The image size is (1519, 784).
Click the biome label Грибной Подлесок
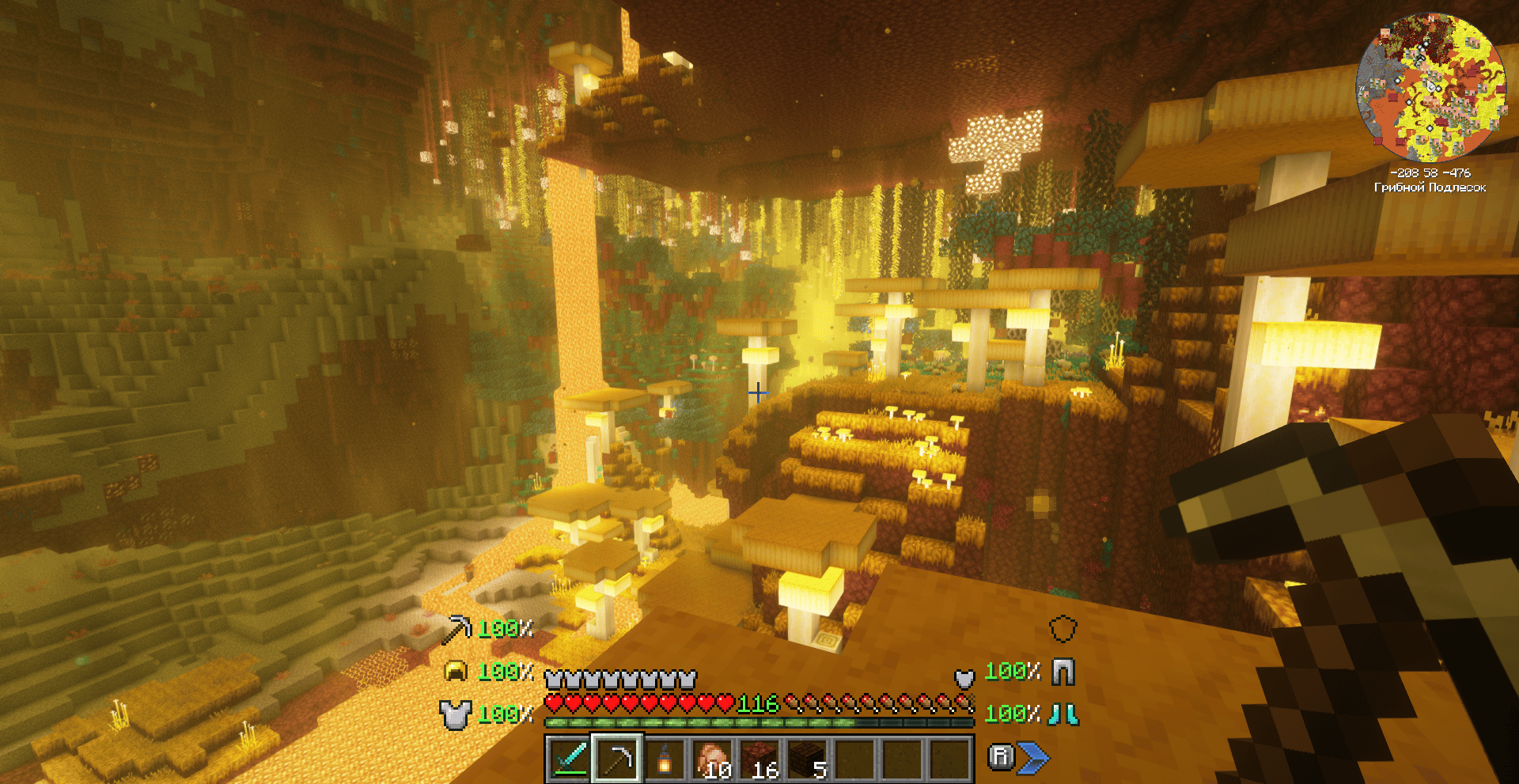point(1430,187)
